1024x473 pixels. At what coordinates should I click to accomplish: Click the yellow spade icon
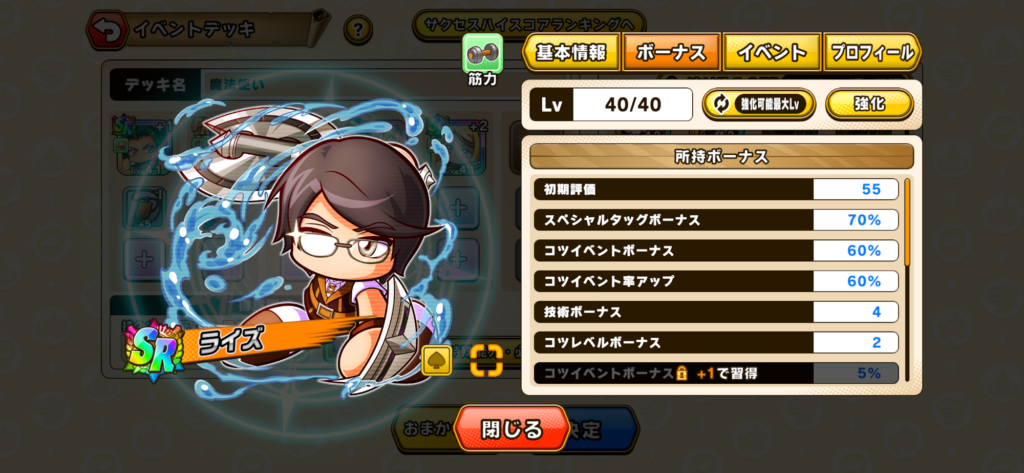coord(437,361)
